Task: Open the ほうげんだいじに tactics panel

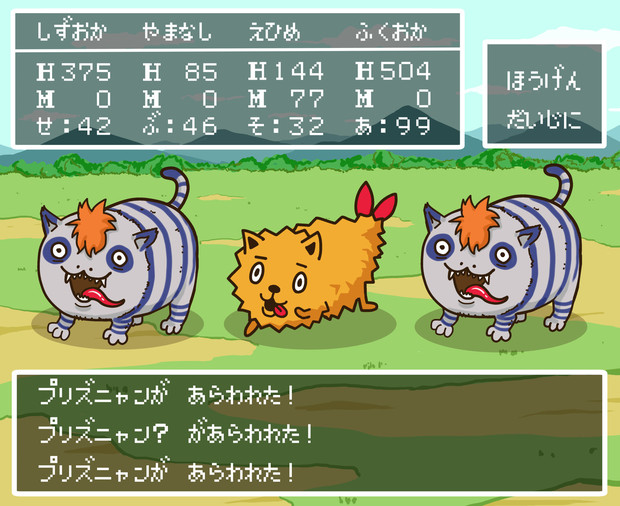Action: tap(545, 95)
